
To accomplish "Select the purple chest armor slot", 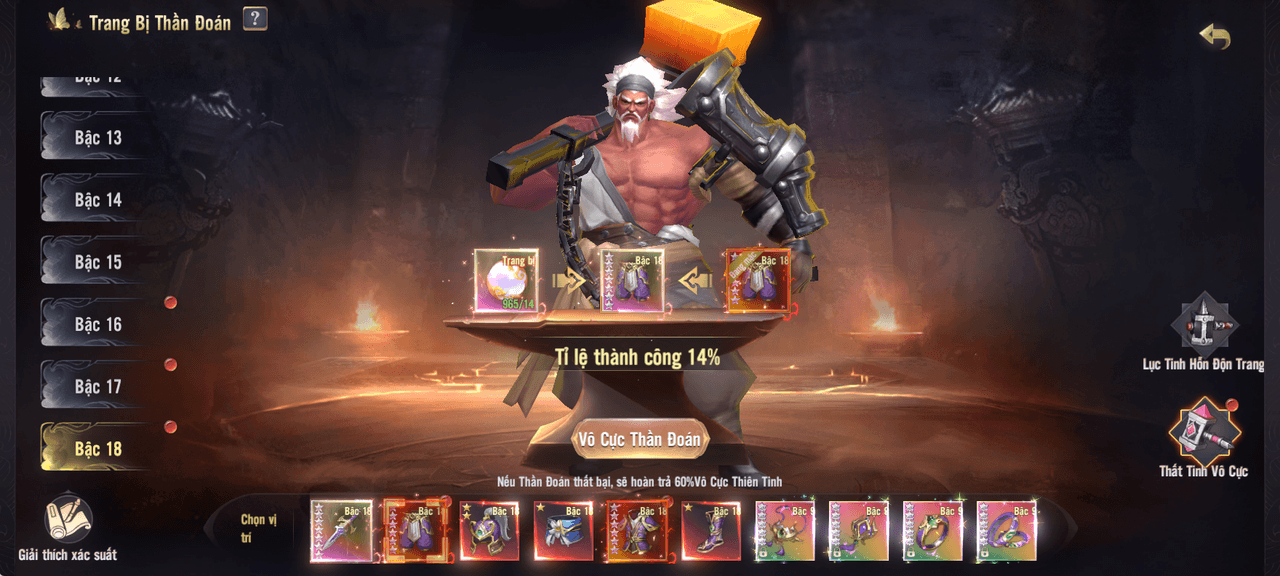I will pos(637,531).
